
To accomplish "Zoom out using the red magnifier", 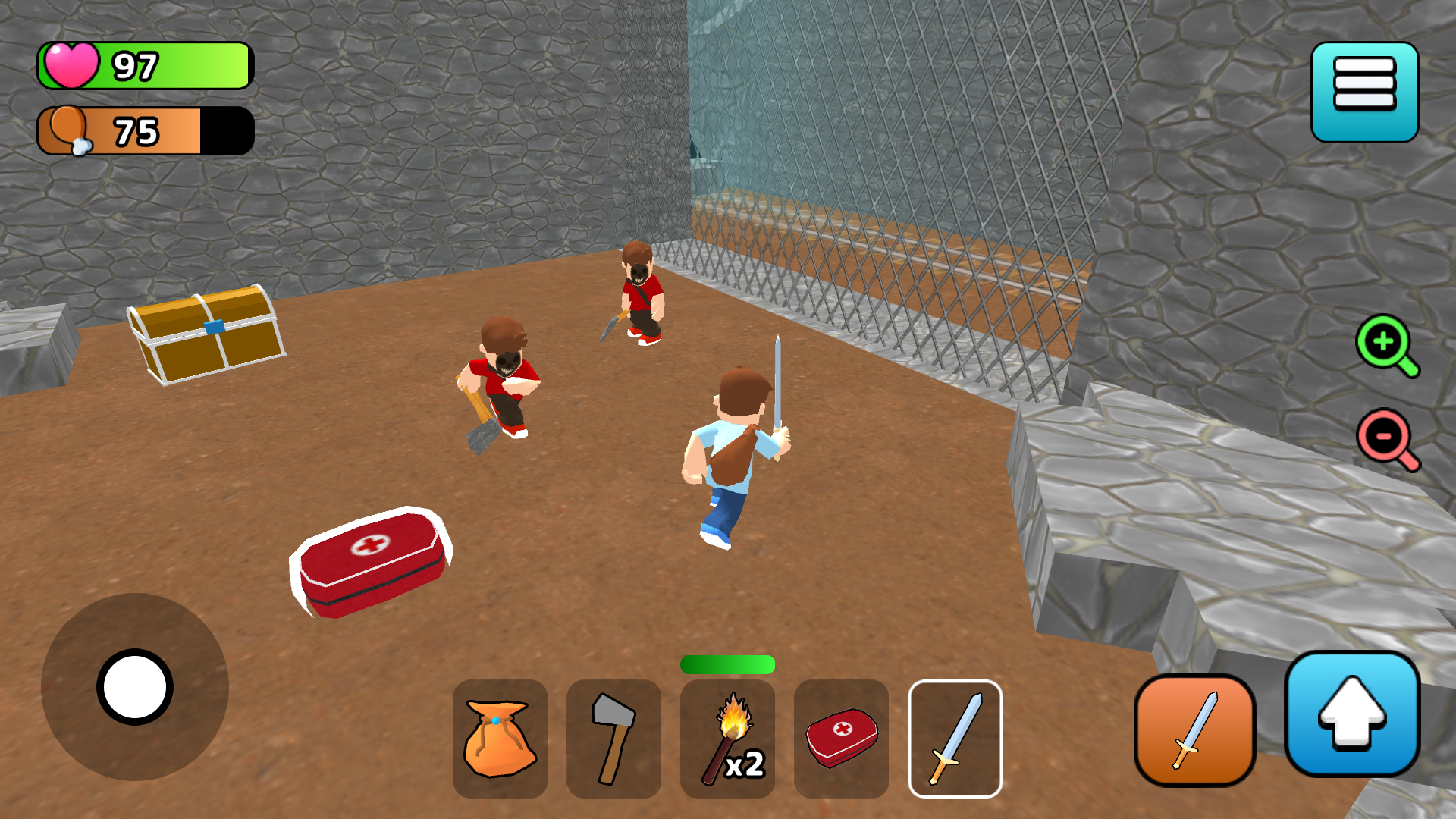I will tap(1383, 440).
